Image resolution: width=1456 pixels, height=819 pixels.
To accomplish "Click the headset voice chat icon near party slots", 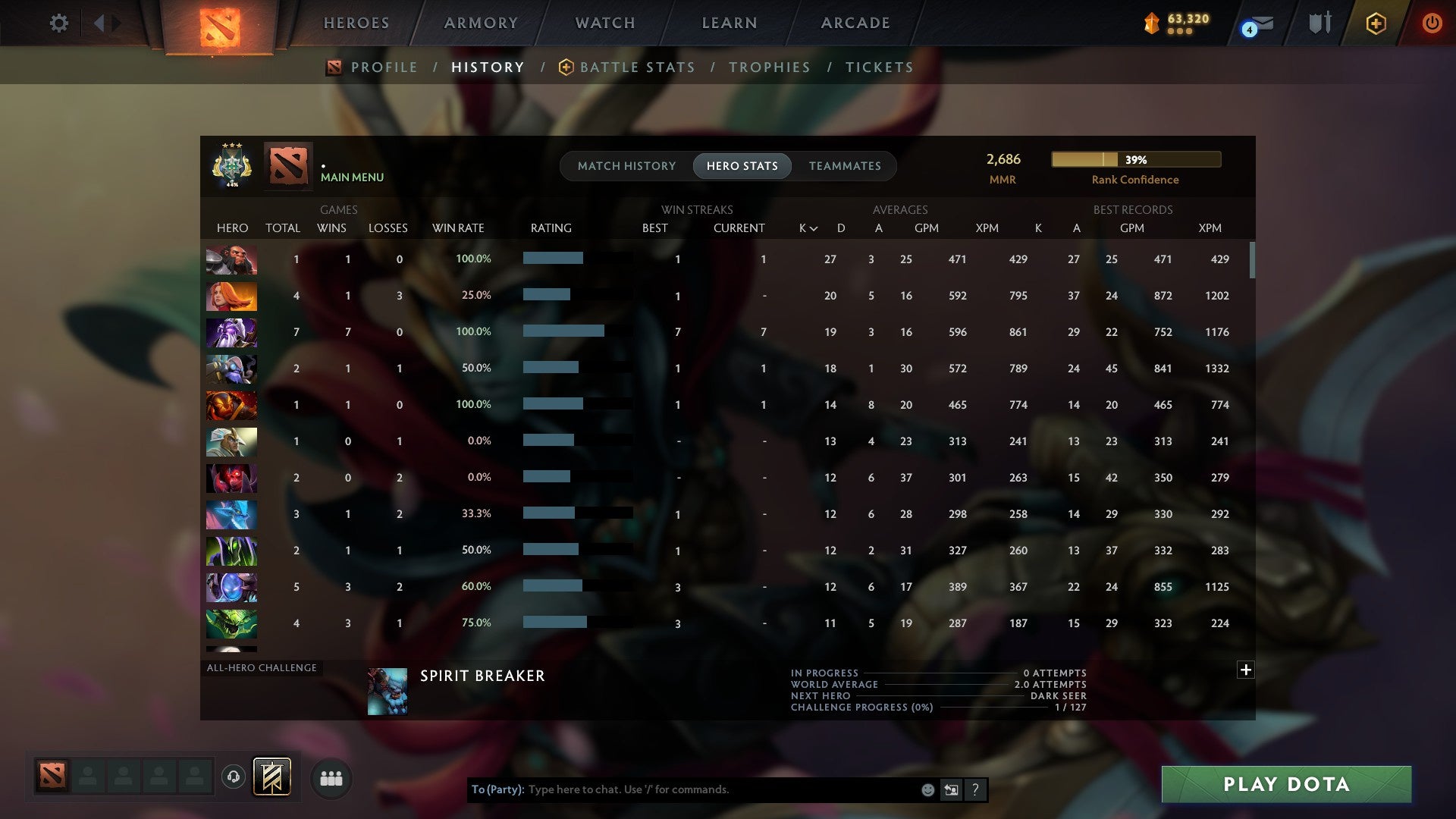I will click(234, 778).
